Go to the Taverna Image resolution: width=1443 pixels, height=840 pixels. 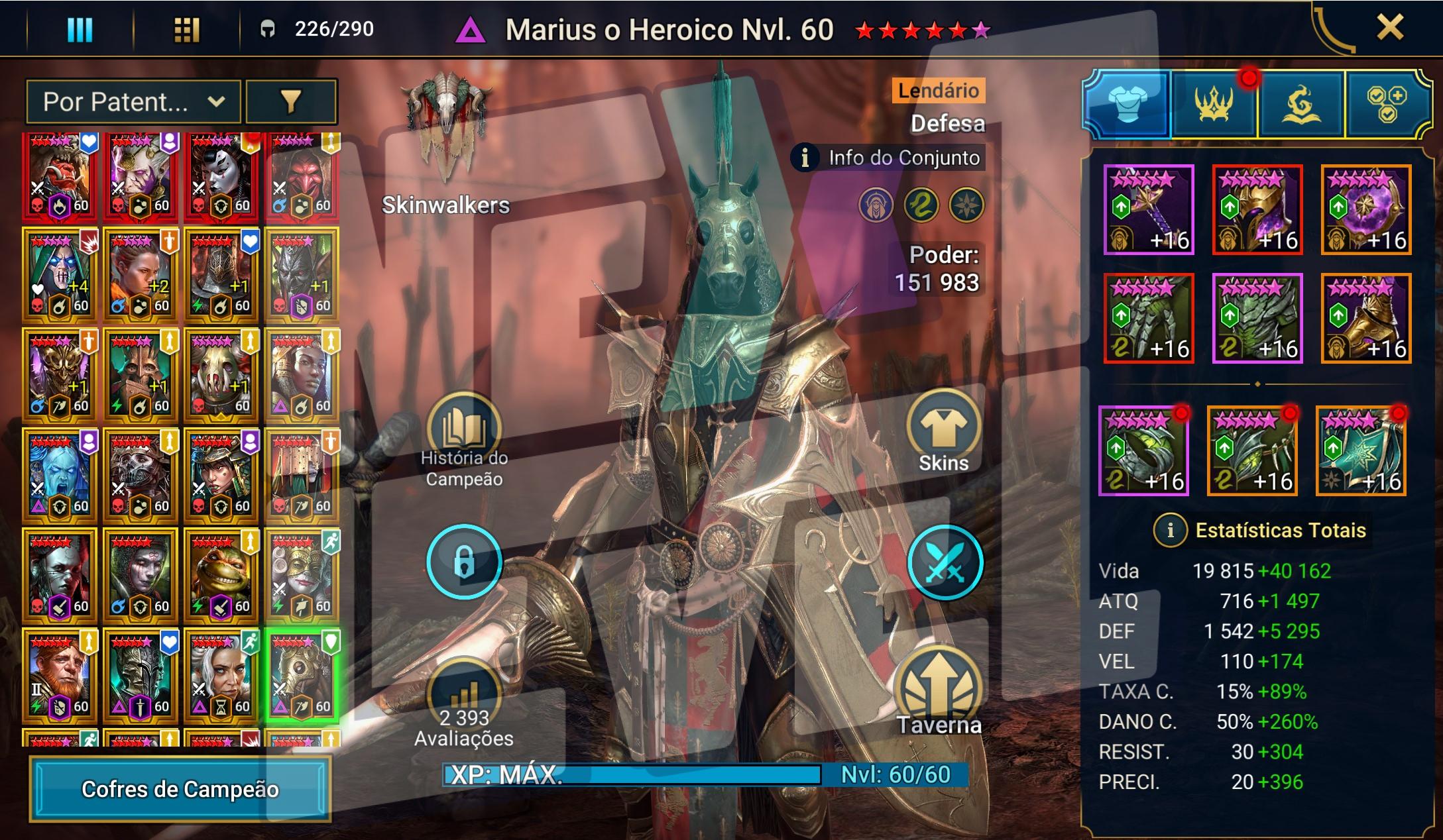coord(939,692)
